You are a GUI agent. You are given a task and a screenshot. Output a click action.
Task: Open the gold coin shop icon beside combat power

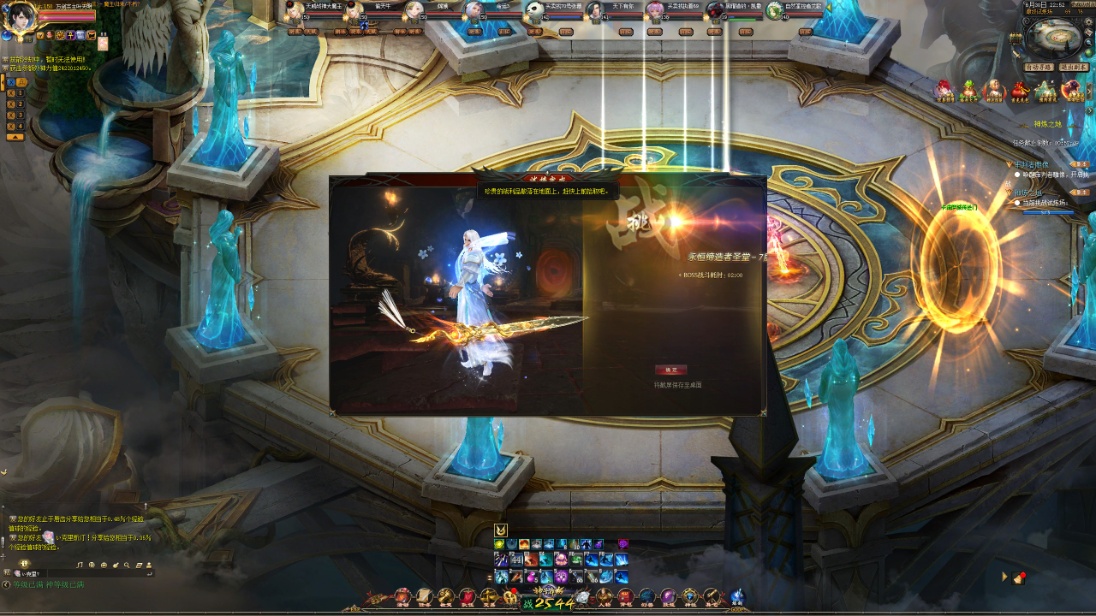click(510, 597)
